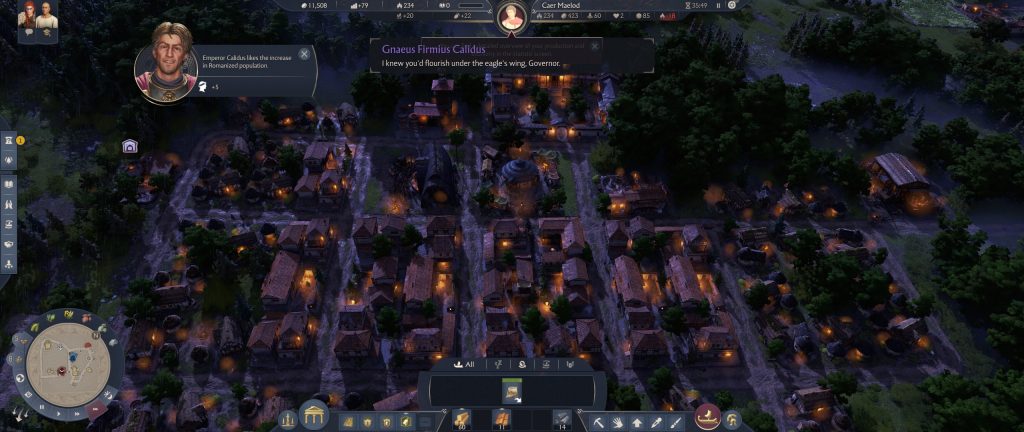Image resolution: width=1024 pixels, height=432 pixels.
Task: Open the ship trade button
Action: click(x=708, y=418)
